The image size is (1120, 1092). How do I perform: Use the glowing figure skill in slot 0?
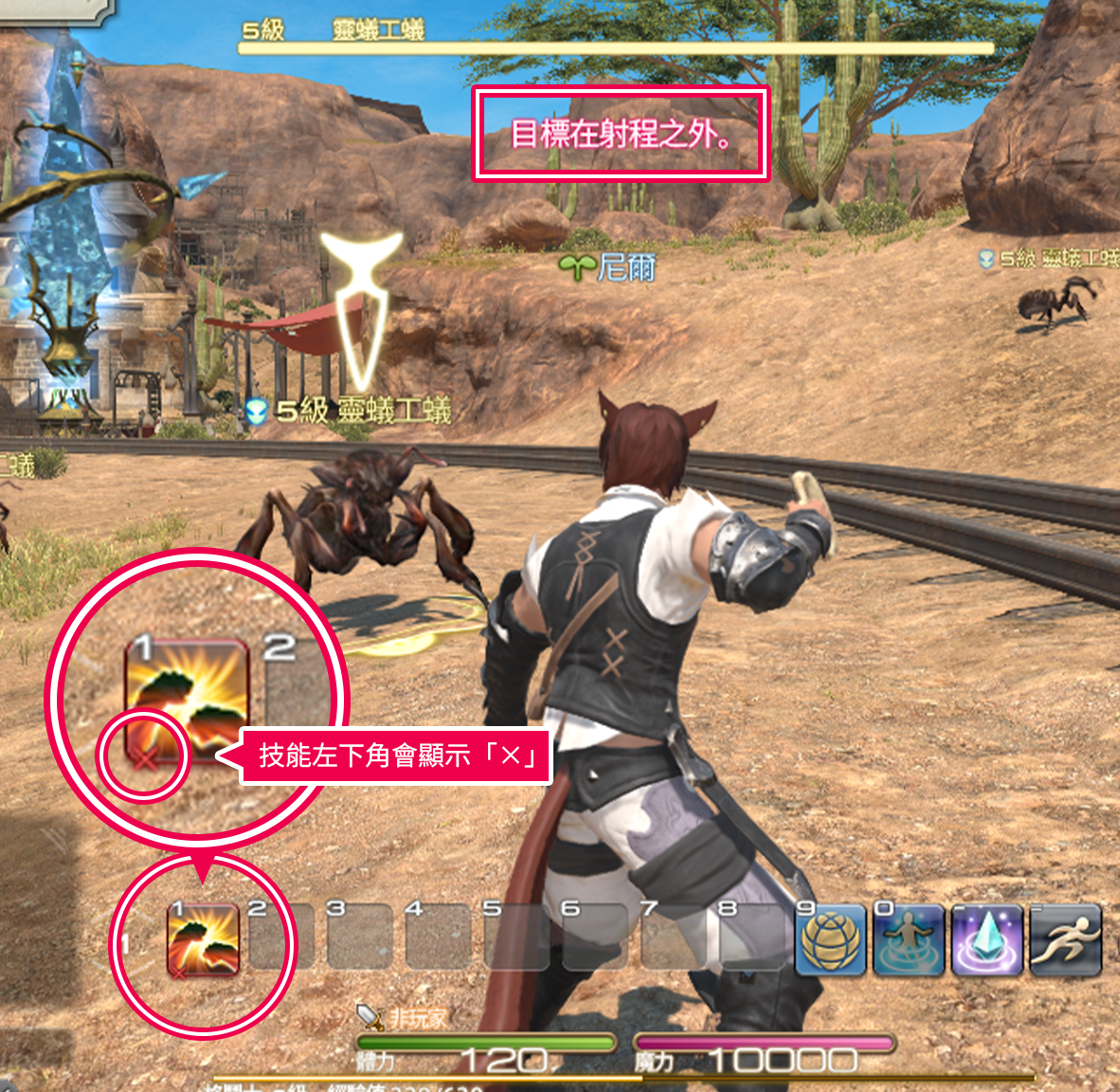[911, 940]
